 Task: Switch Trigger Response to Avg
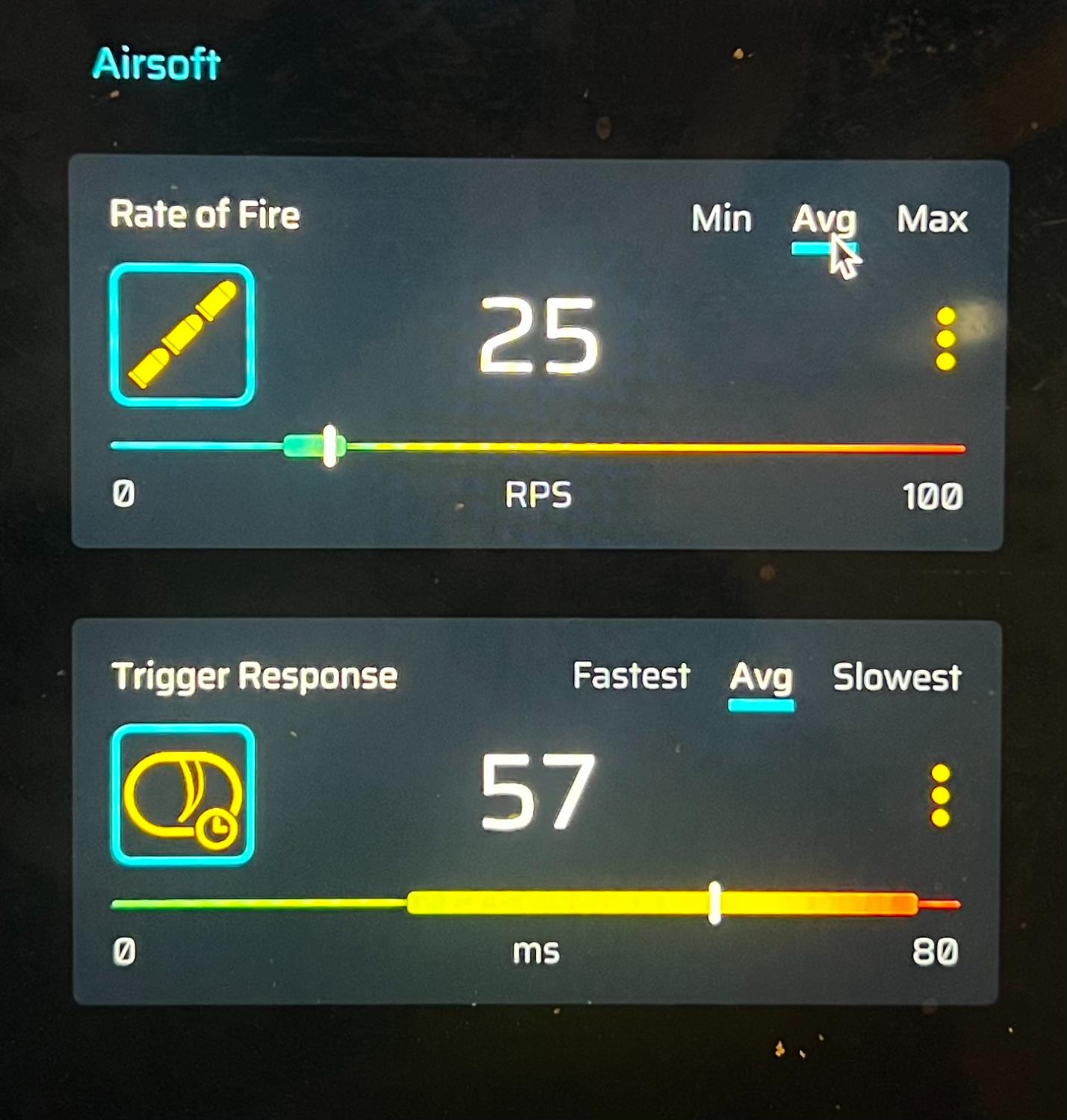pyautogui.click(x=761, y=678)
